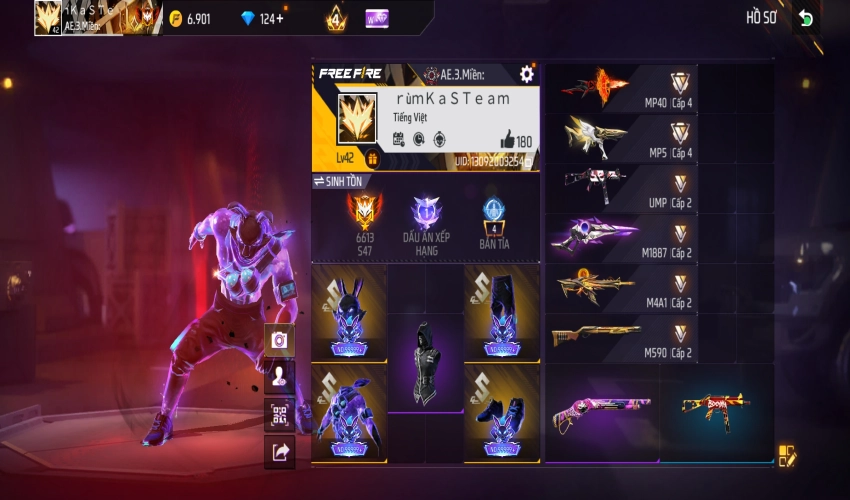Add diamonds with the plus button
This screenshot has height=500, width=850.
(279, 18)
